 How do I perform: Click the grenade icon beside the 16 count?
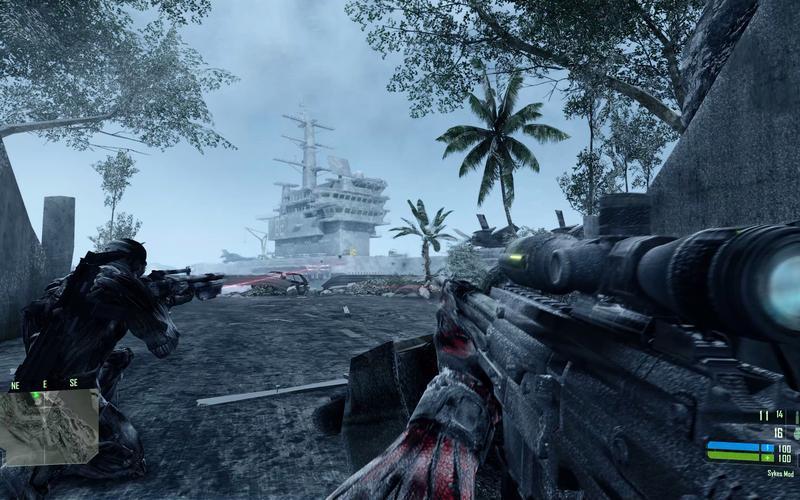(x=797, y=433)
